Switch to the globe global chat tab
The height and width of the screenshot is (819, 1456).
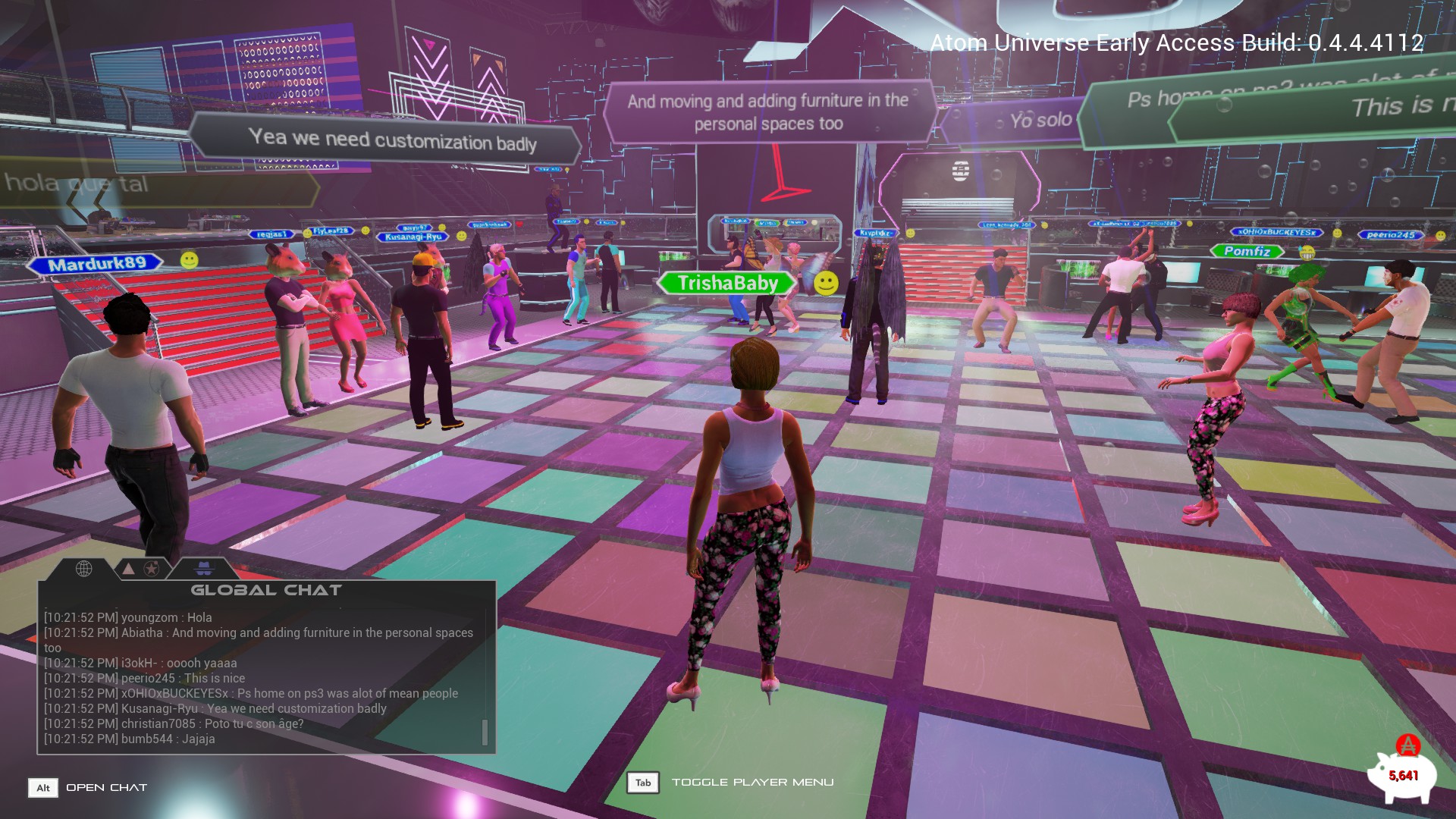coord(84,568)
